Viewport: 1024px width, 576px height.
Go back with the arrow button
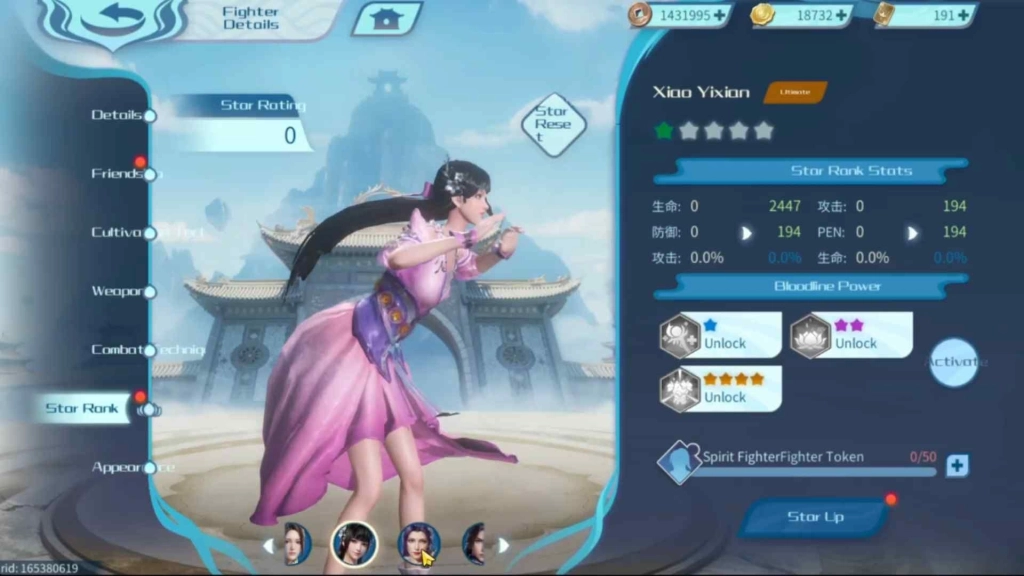[113, 19]
